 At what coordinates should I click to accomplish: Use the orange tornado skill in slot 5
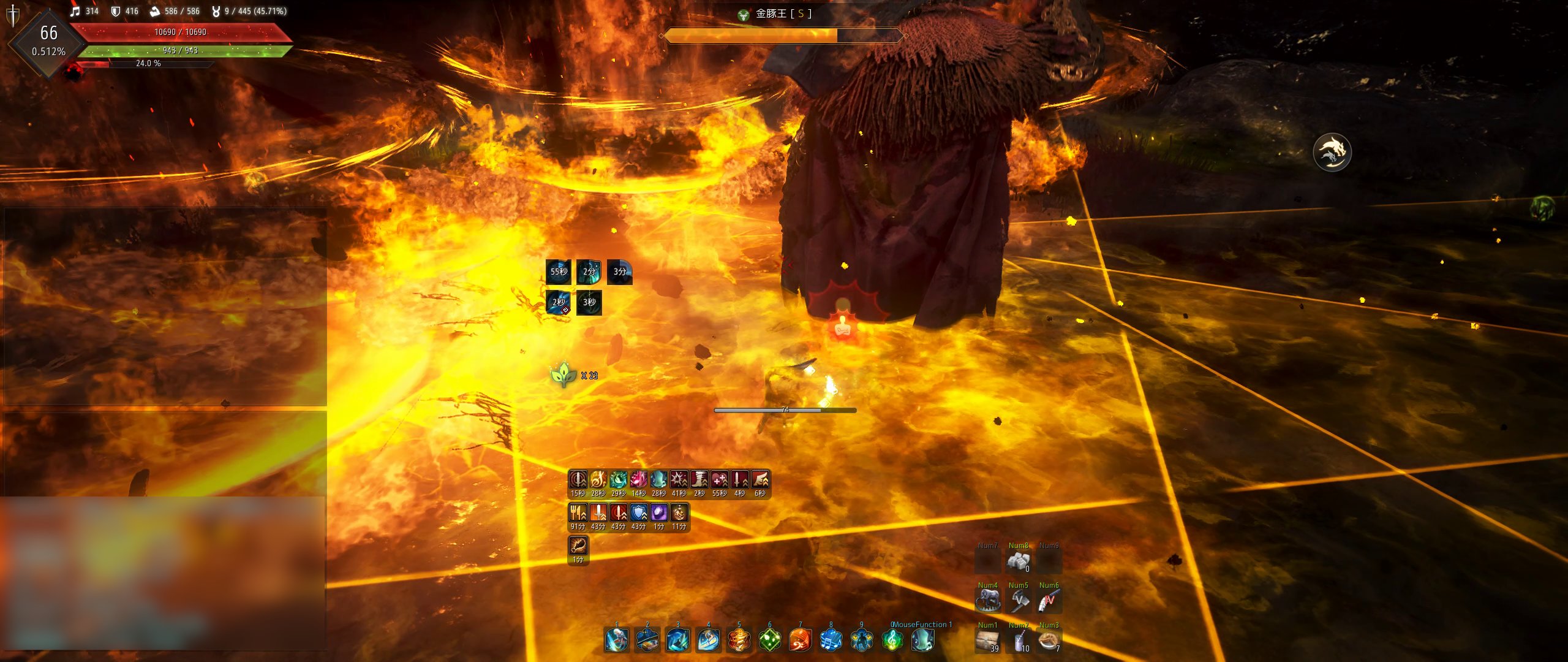pyautogui.click(x=739, y=640)
